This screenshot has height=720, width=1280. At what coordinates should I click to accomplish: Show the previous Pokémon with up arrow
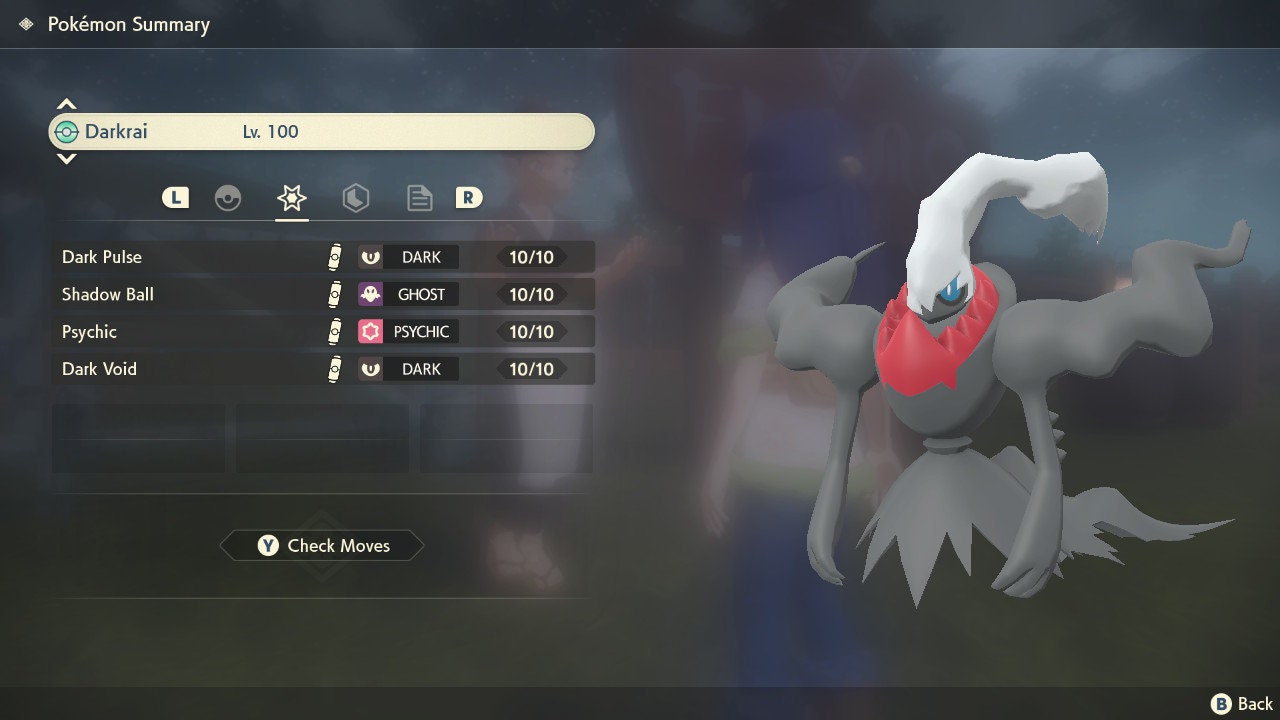[66, 104]
